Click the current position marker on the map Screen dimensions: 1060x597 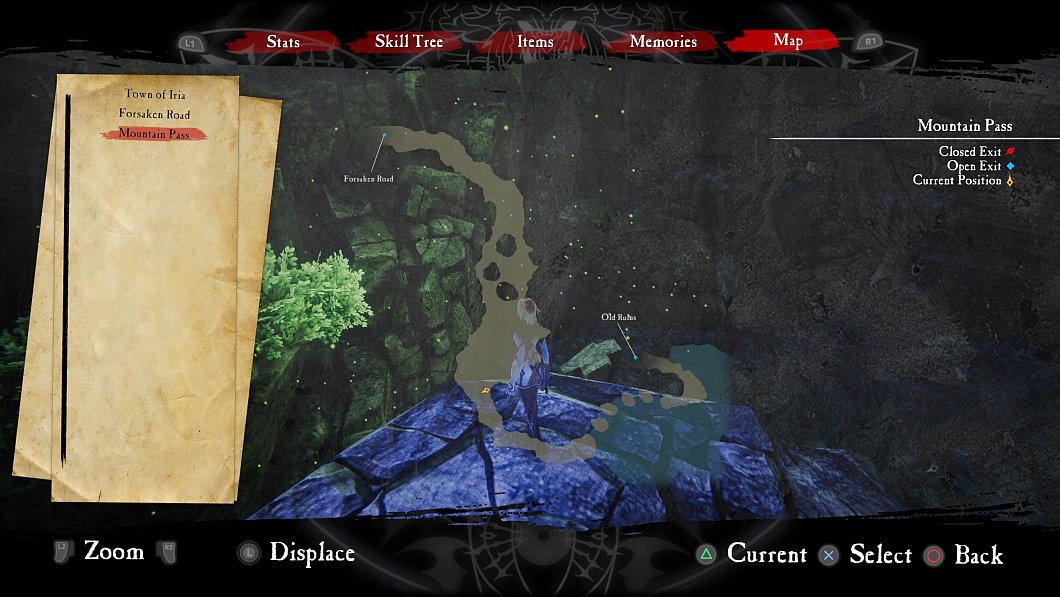(x=485, y=391)
